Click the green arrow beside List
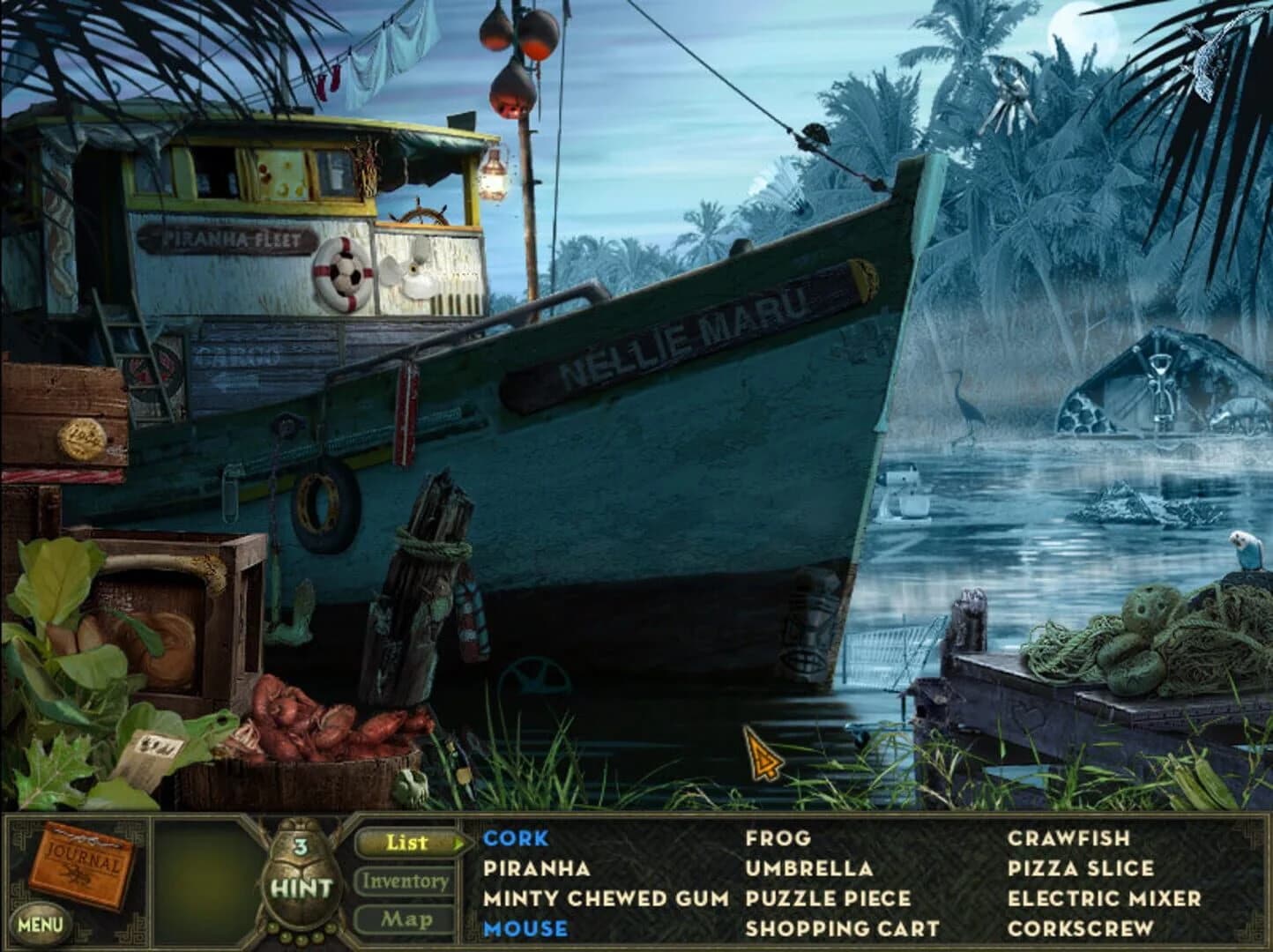 coord(459,843)
